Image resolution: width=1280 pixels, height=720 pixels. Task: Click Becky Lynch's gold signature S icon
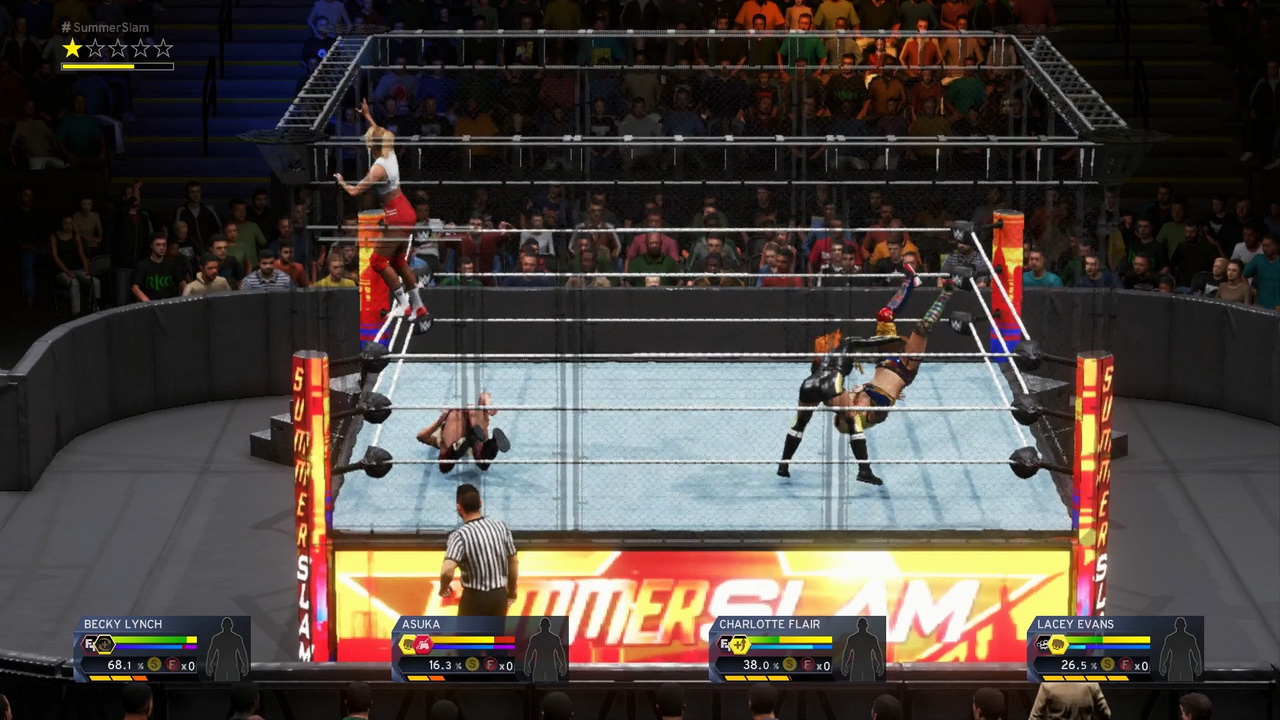click(153, 665)
